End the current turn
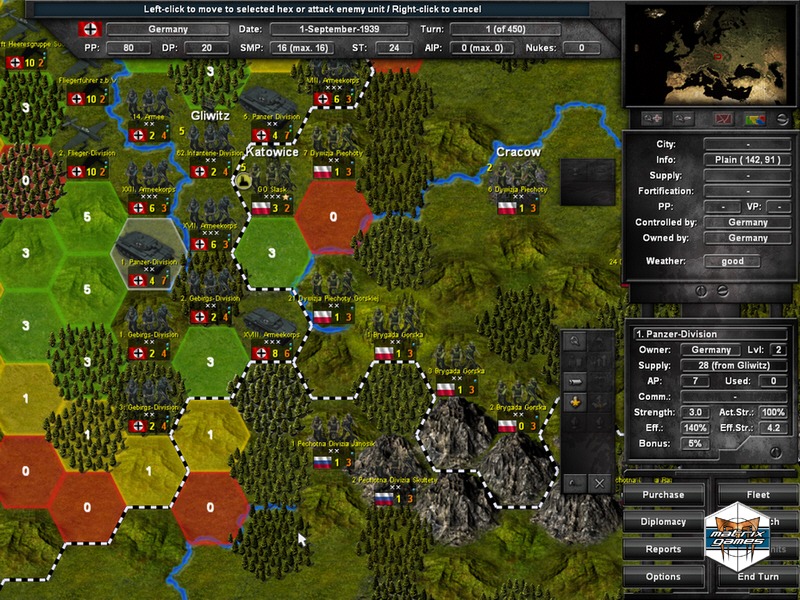Screen dimensions: 800x600 point(758,576)
